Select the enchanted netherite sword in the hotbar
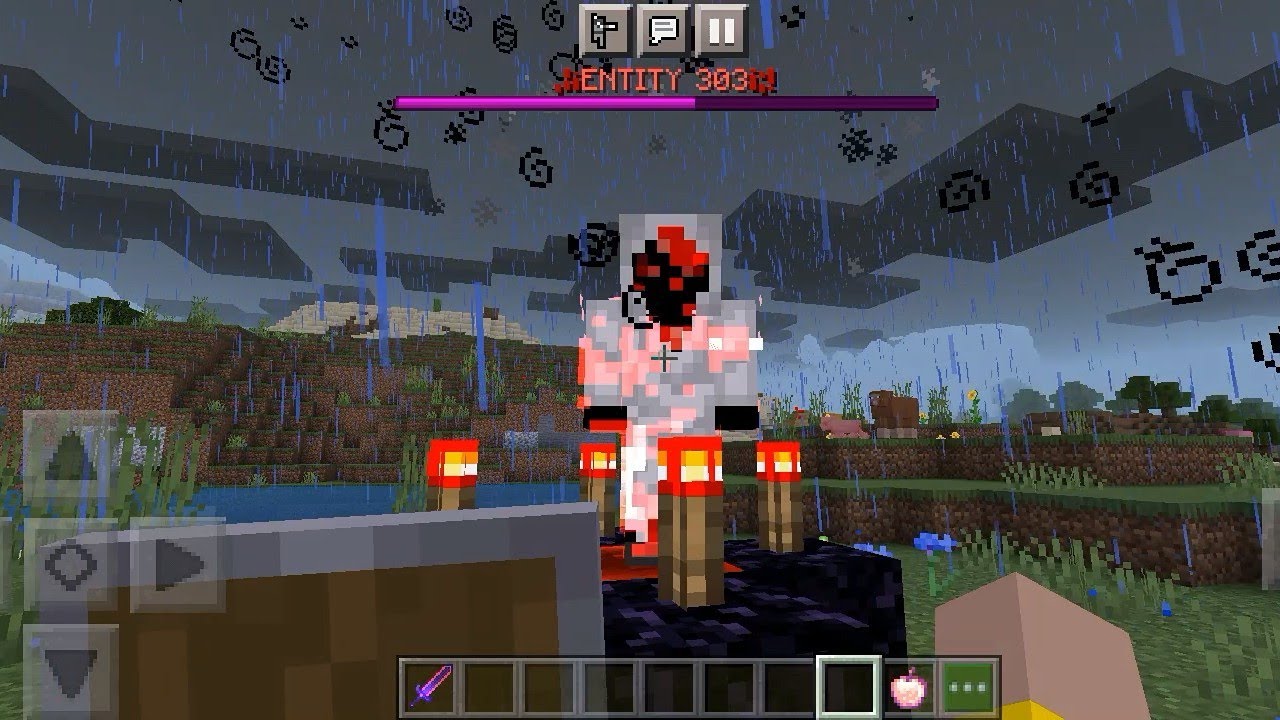 click(x=428, y=683)
